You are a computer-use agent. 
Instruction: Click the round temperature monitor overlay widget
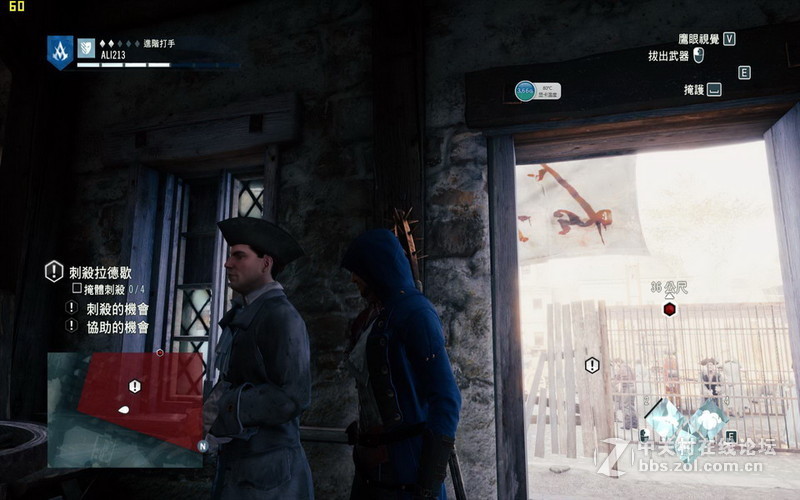pos(525,91)
